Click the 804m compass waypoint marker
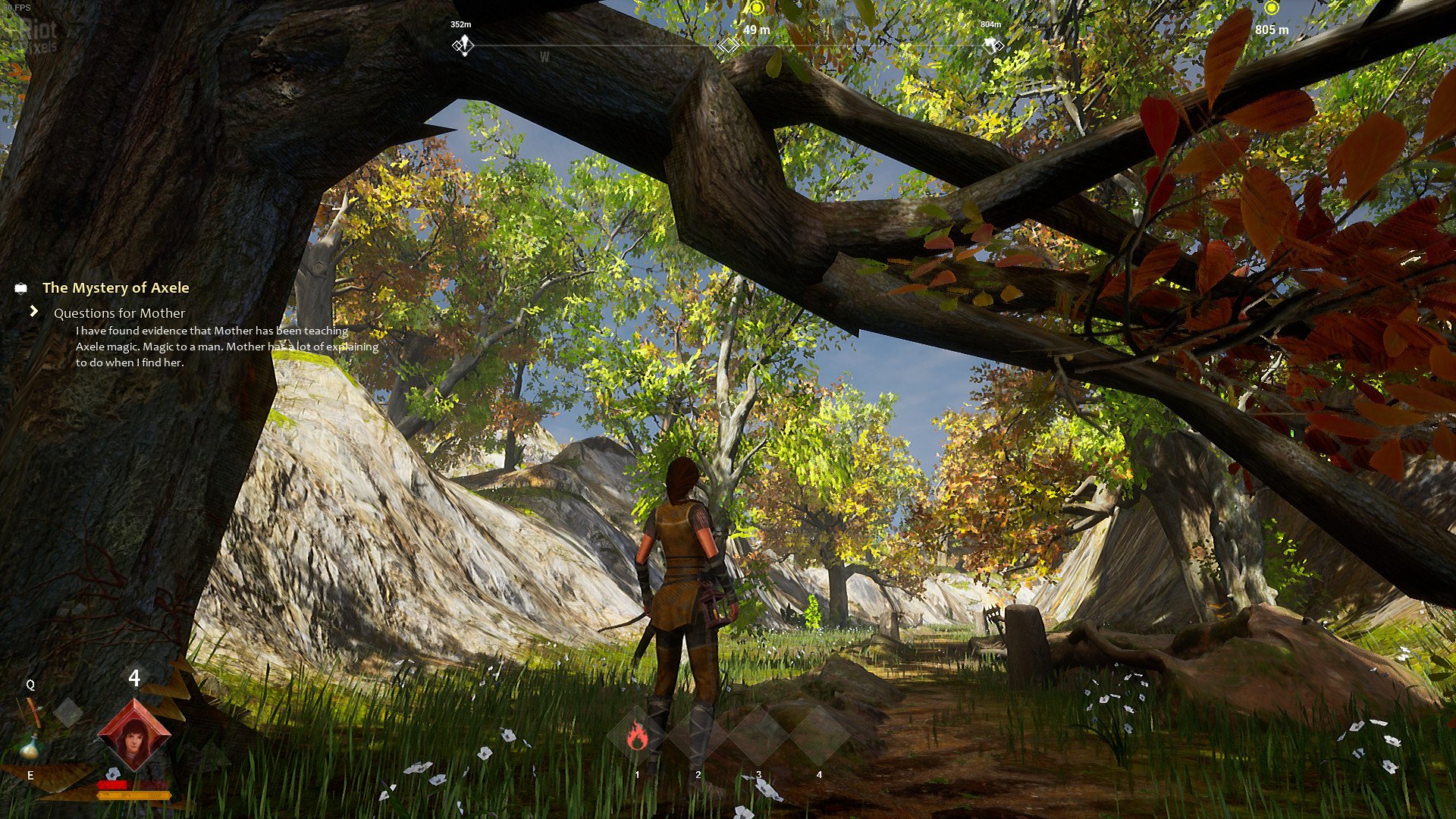This screenshot has width=1456, height=819. point(993,45)
